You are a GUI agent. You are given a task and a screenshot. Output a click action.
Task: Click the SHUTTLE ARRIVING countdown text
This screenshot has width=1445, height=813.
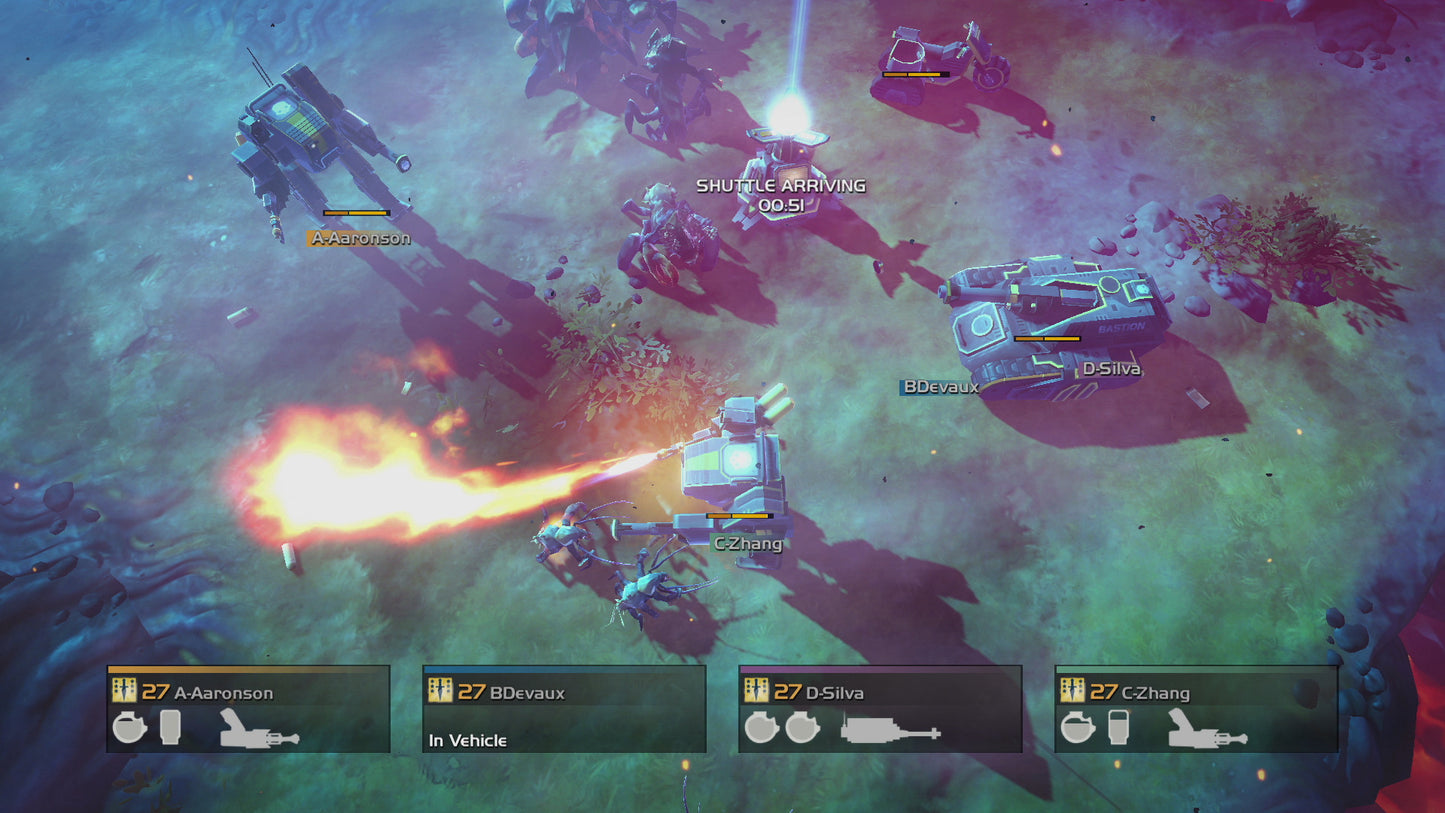[x=780, y=195]
